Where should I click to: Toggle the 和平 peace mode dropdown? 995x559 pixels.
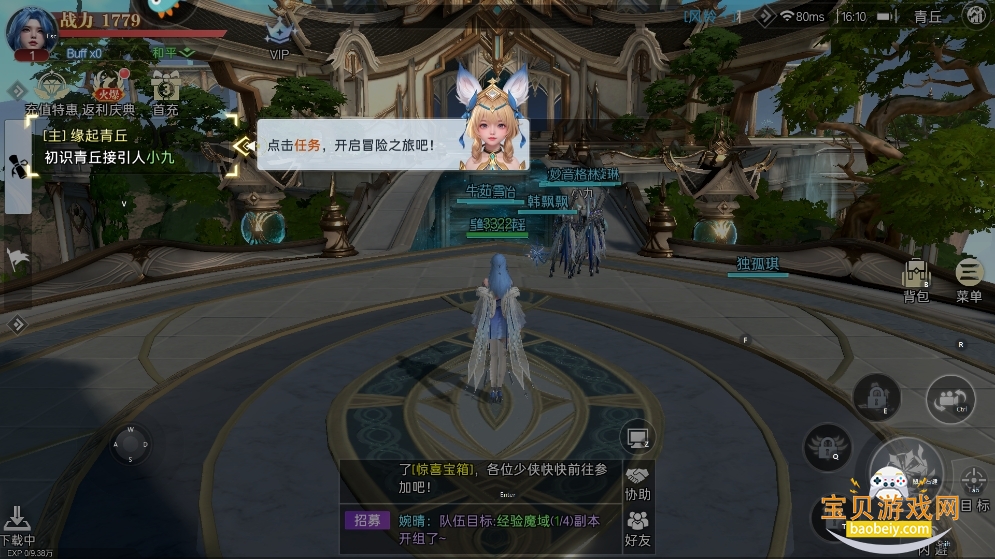pyautogui.click(x=172, y=52)
